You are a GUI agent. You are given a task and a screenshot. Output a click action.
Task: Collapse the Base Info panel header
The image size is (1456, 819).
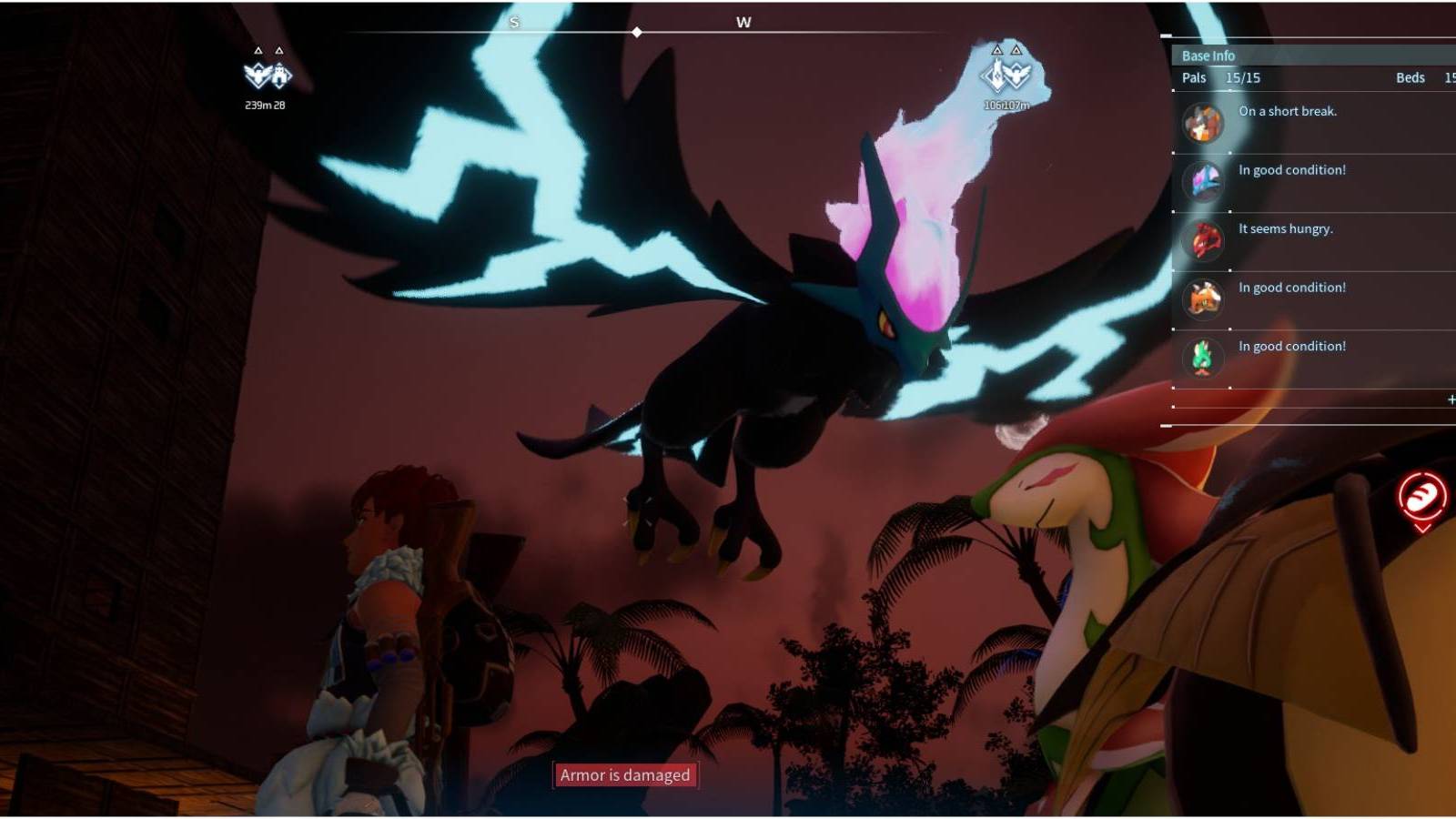(1208, 56)
